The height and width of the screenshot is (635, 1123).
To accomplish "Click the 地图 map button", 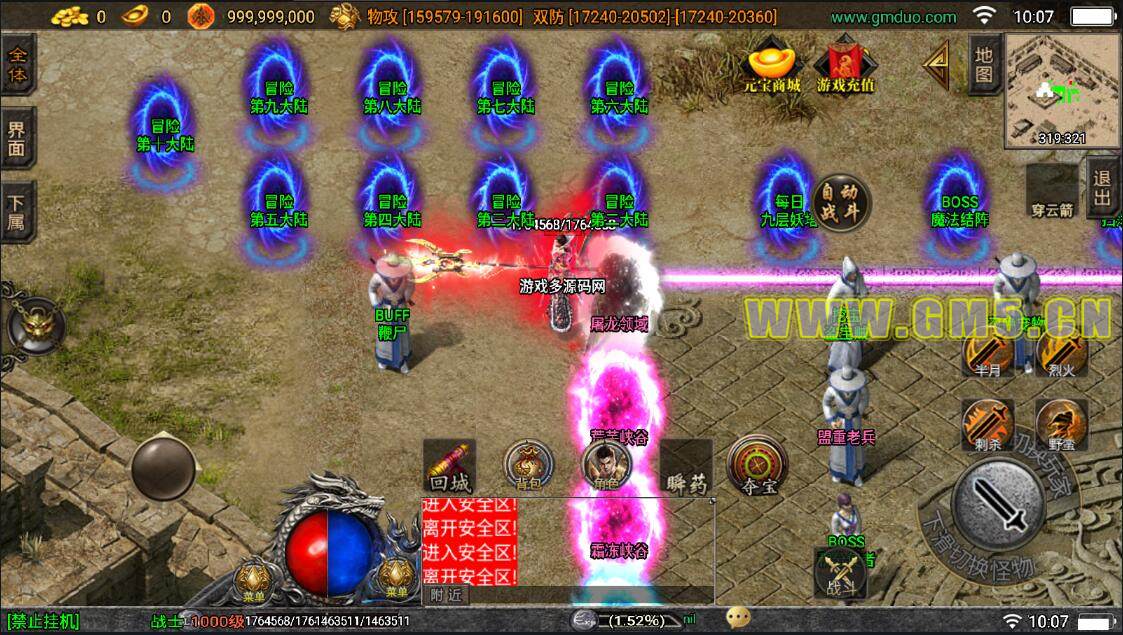I will click(x=984, y=64).
